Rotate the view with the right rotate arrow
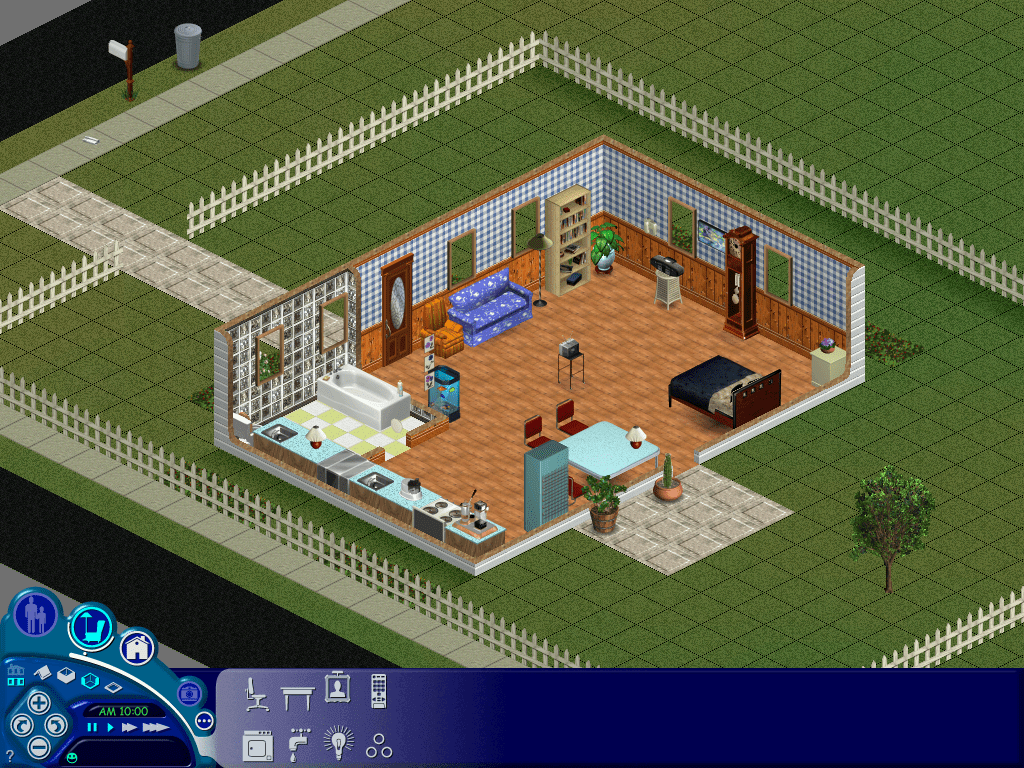 (x=57, y=725)
